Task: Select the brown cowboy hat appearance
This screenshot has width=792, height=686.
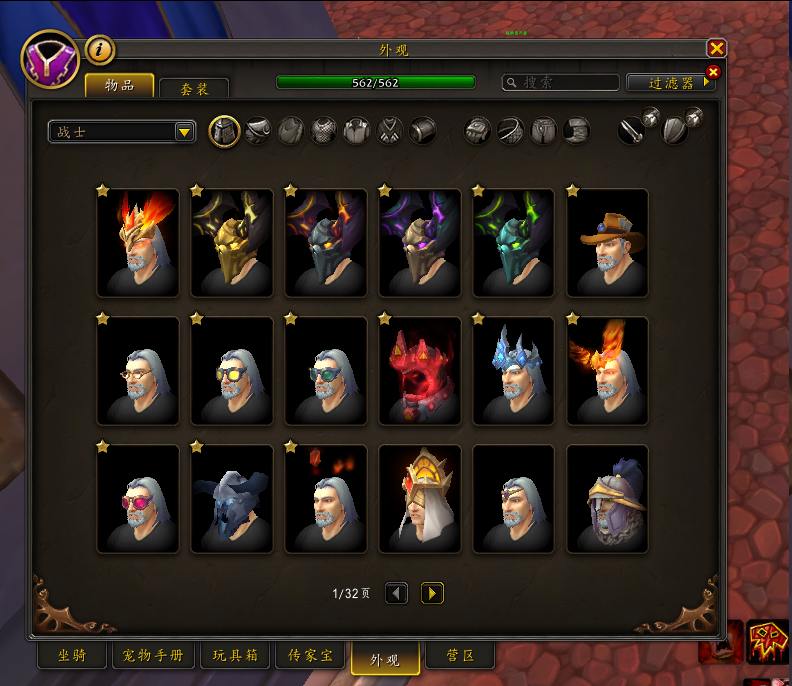Action: tap(607, 243)
